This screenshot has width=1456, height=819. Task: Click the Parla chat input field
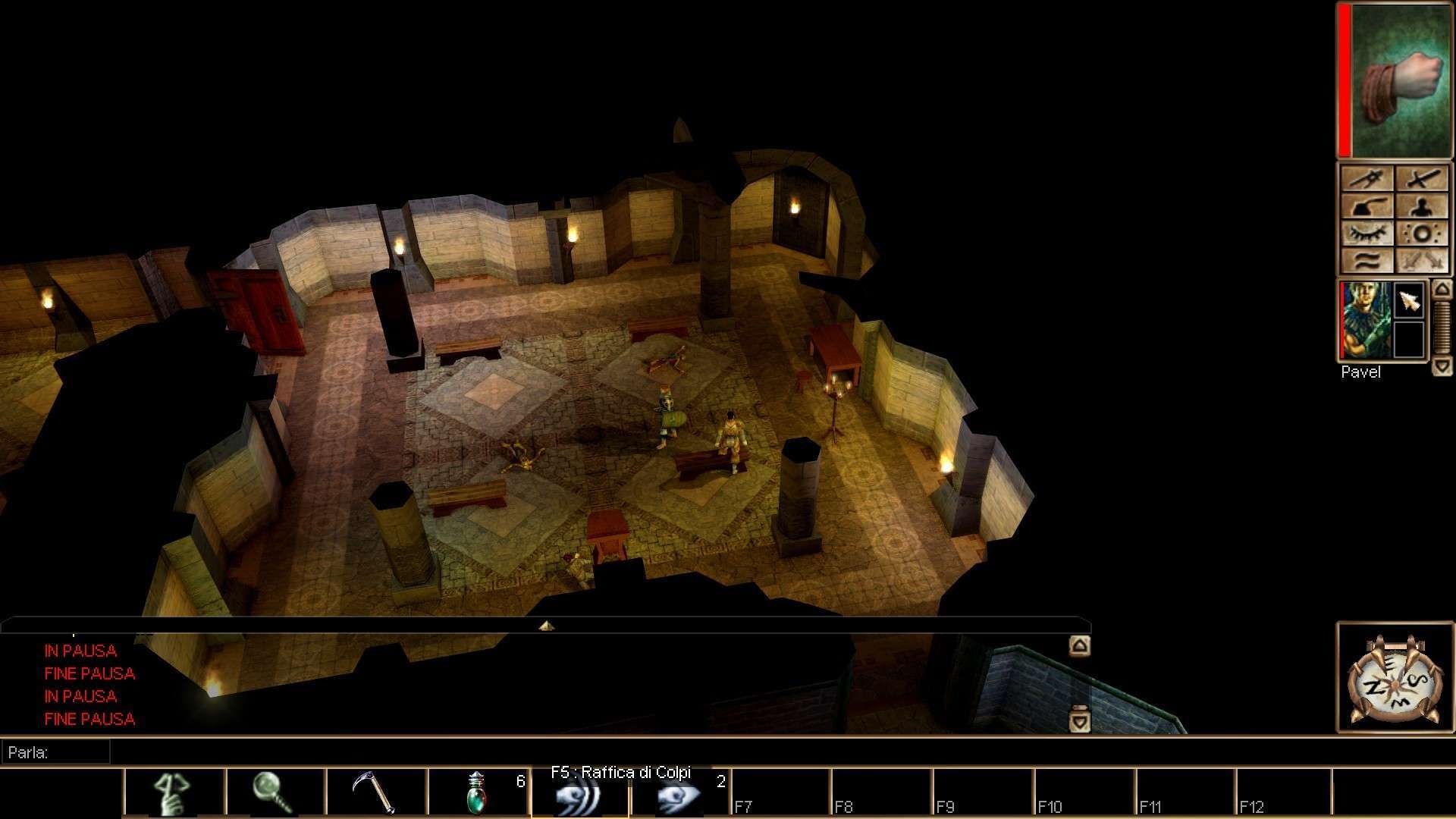(57, 752)
